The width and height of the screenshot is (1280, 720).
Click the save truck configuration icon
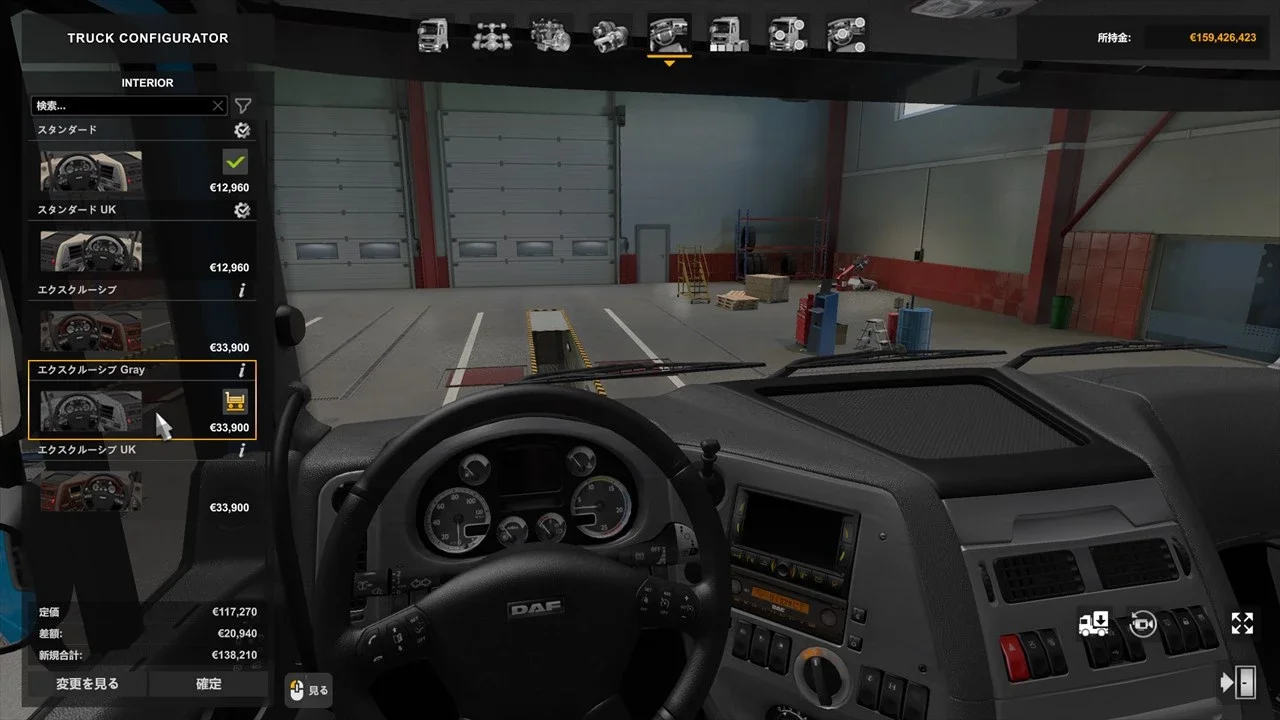1094,622
